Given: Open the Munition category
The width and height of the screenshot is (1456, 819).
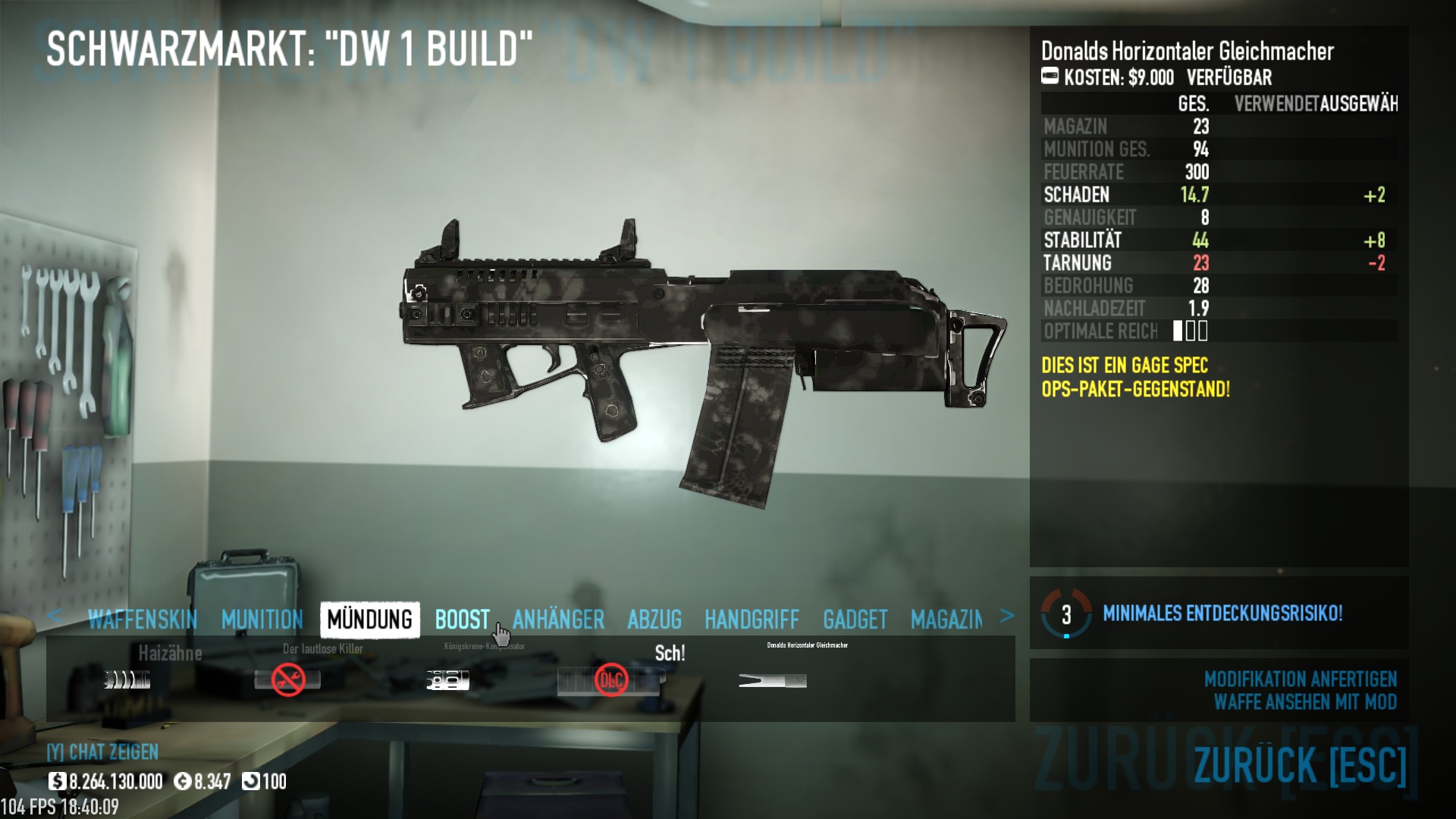Looking at the screenshot, I should 262,620.
